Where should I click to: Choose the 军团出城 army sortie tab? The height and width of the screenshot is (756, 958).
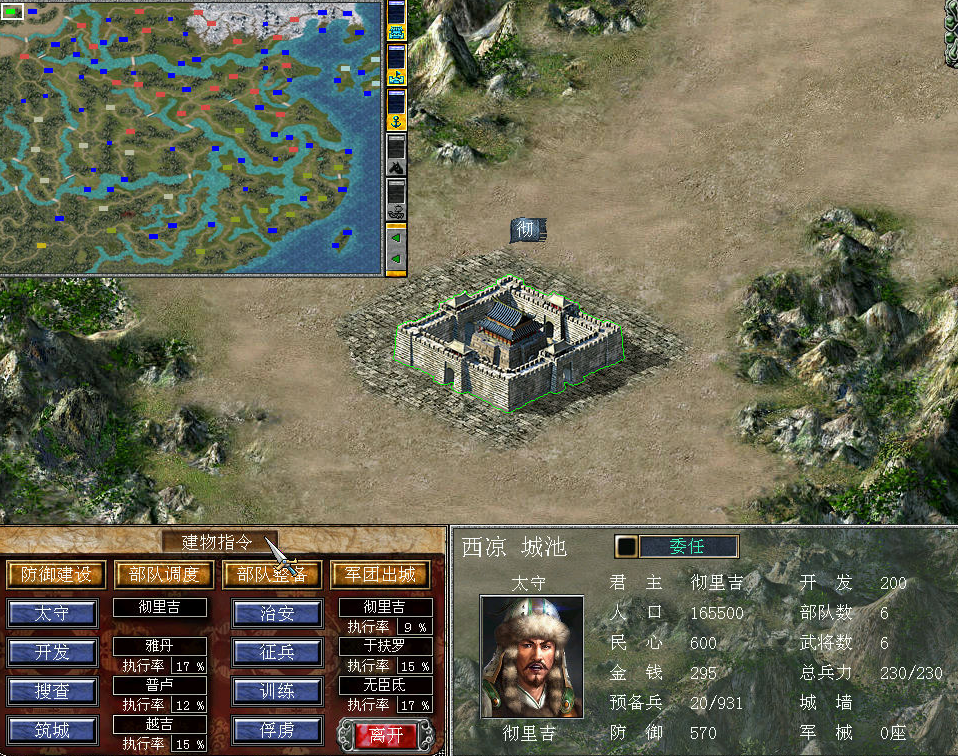tap(380, 574)
